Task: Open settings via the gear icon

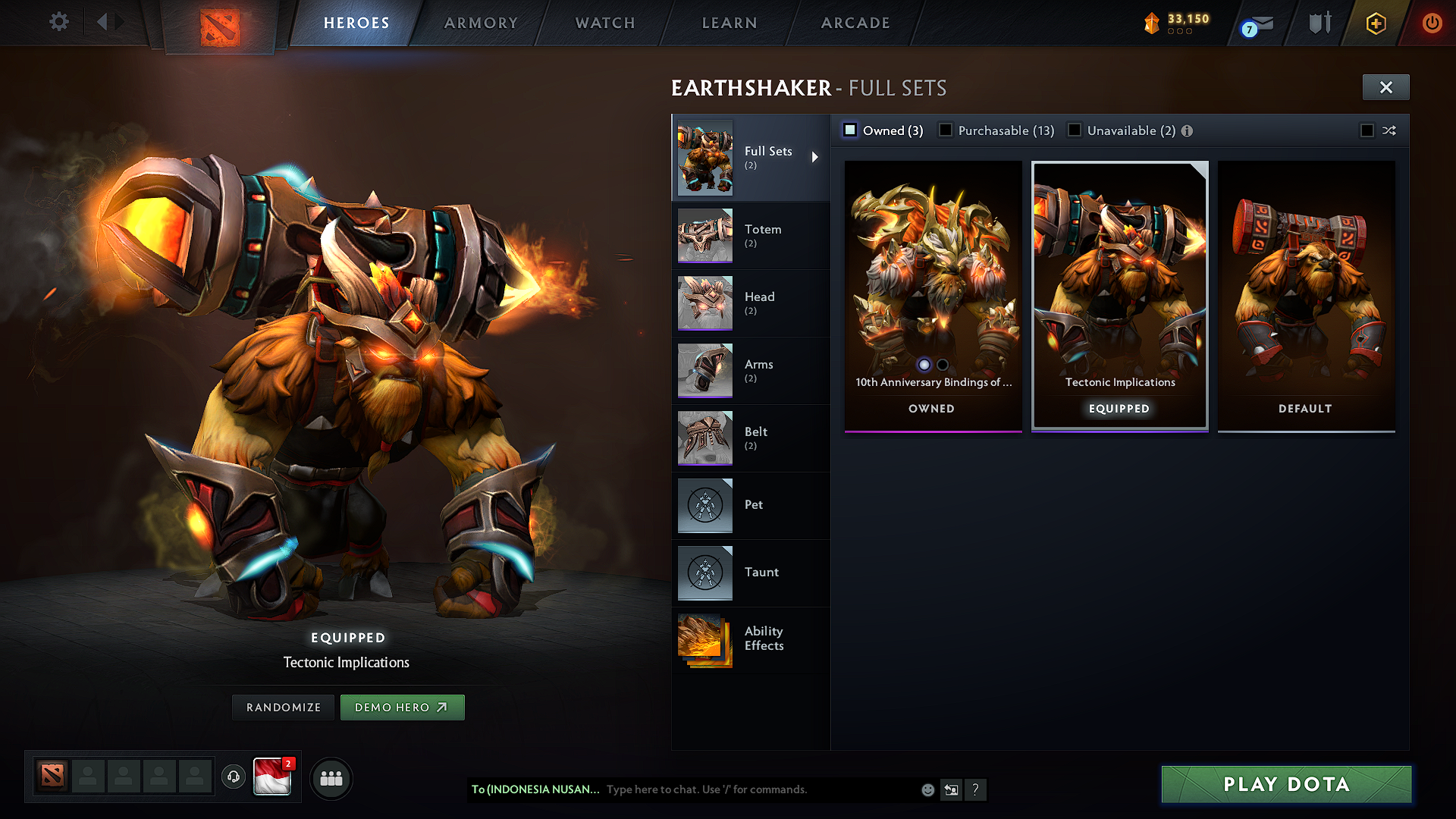Action: click(x=58, y=22)
